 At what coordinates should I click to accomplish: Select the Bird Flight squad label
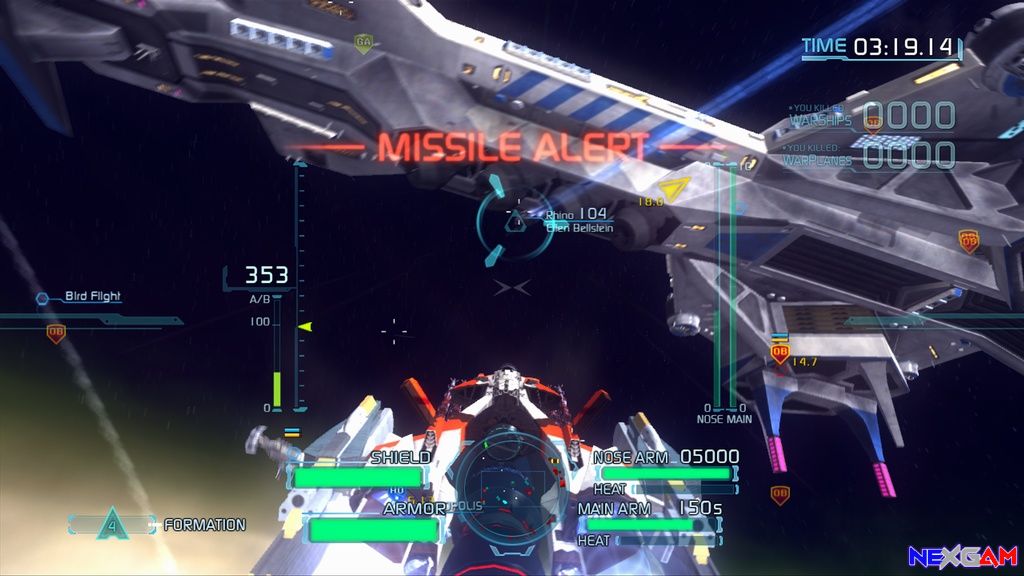[92, 296]
